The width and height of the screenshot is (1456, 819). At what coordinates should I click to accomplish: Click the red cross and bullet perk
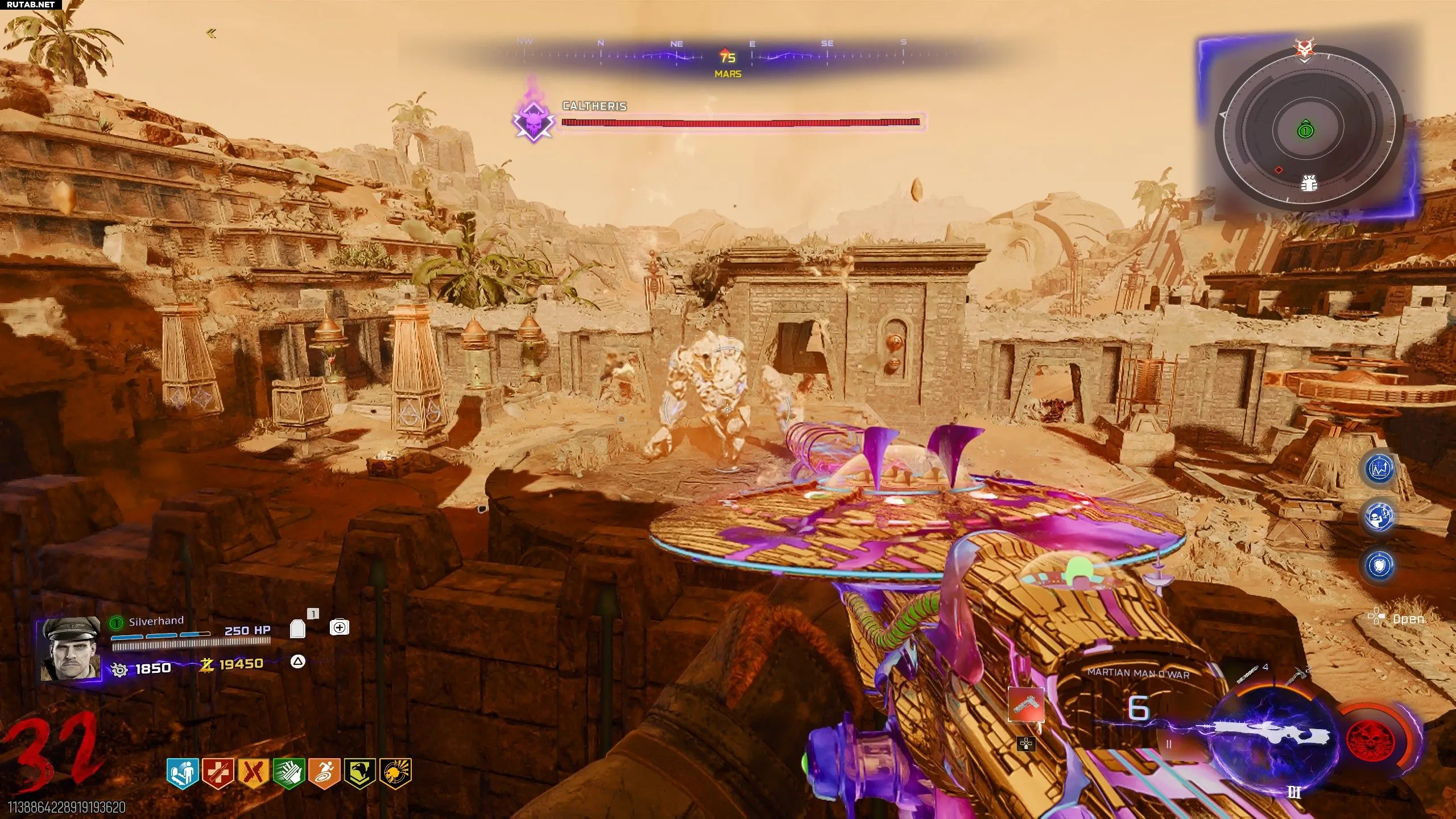tap(218, 773)
